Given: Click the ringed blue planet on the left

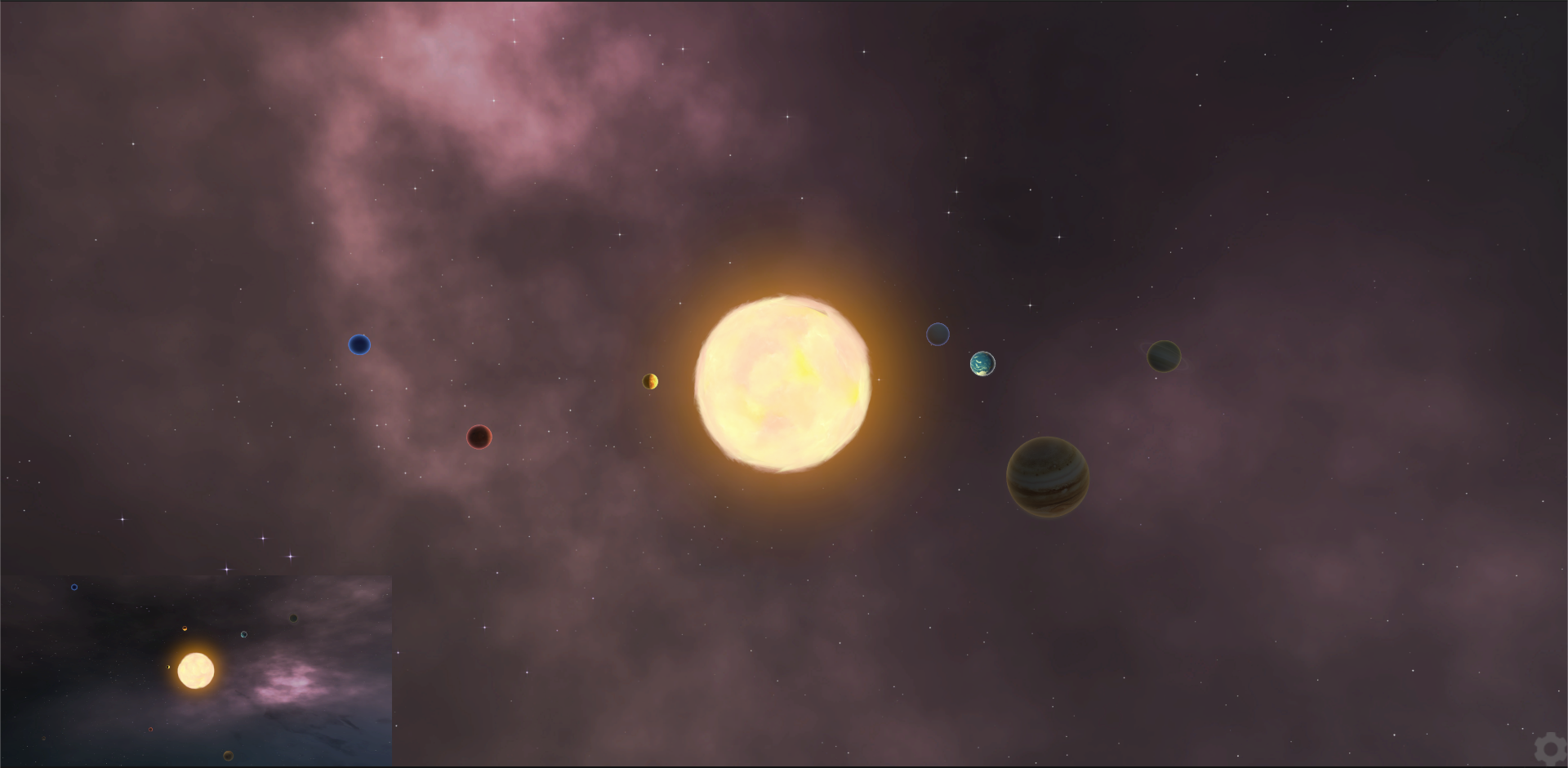Looking at the screenshot, I should (359, 345).
